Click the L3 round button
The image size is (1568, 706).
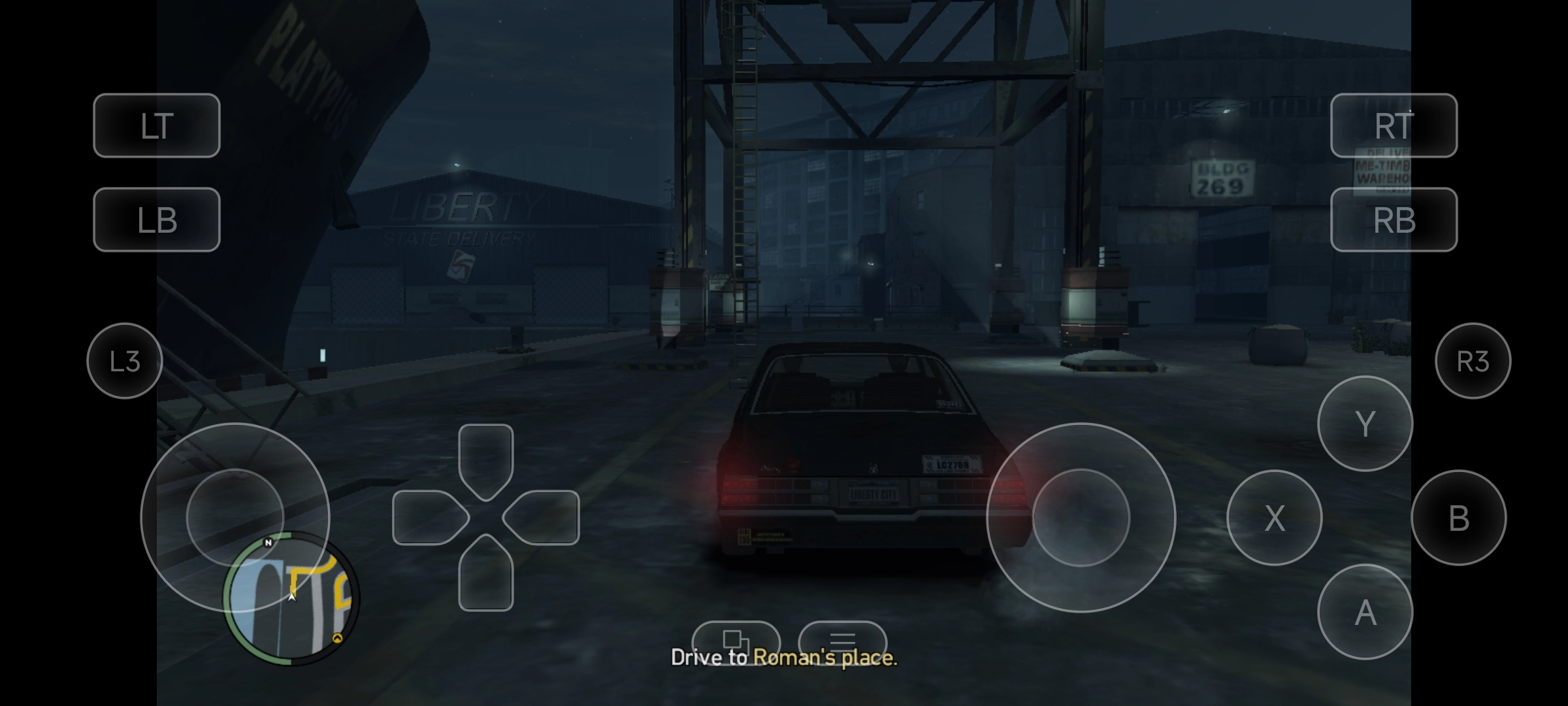click(124, 361)
